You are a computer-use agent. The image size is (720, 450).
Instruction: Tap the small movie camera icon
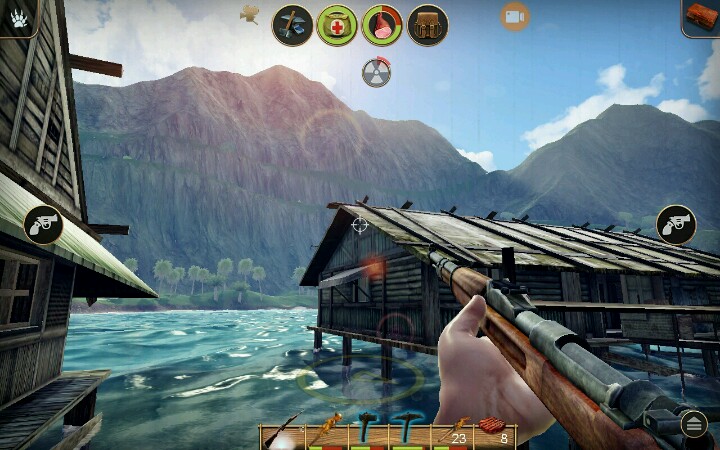[249, 13]
